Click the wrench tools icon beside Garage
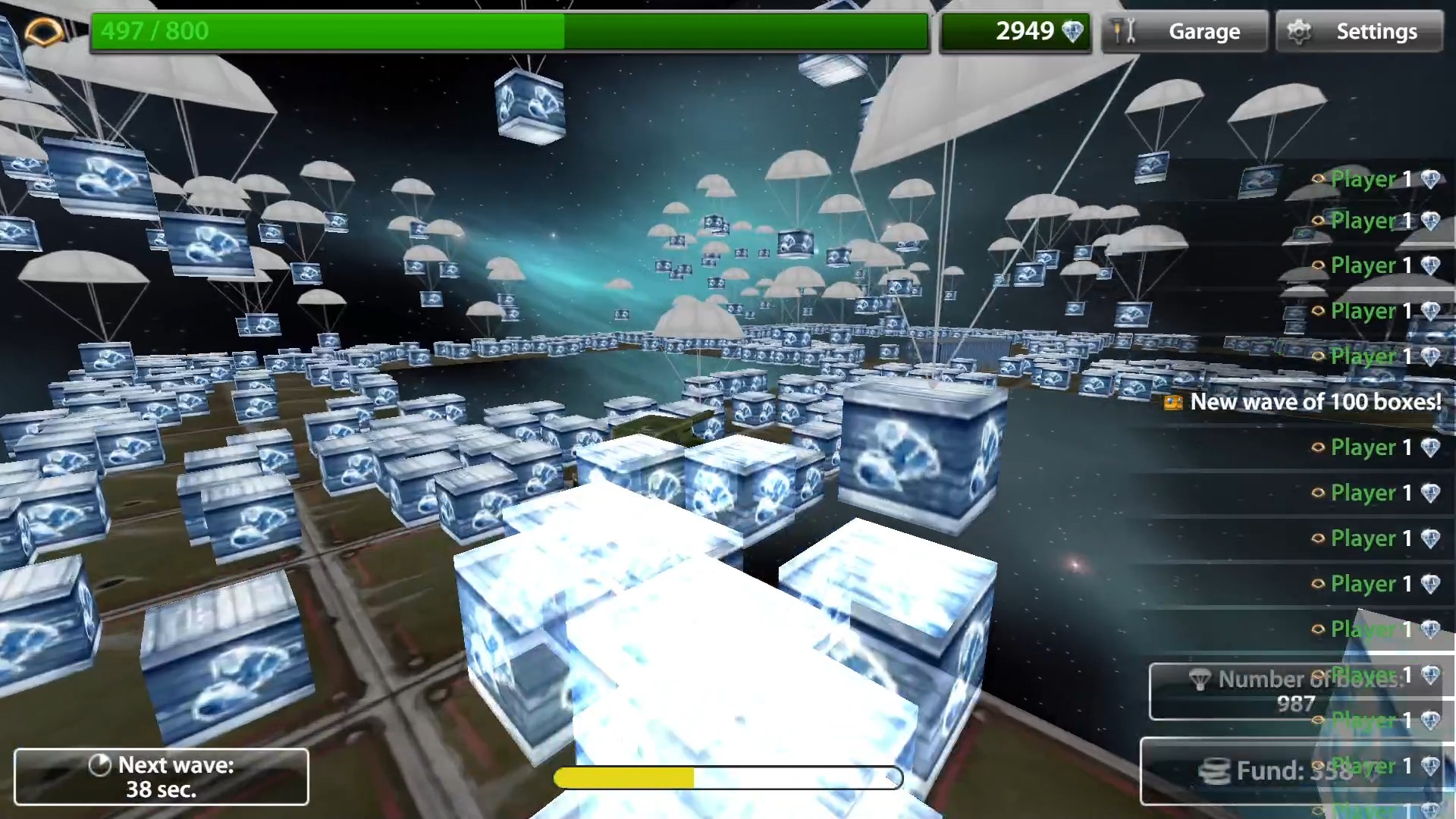This screenshot has width=1456, height=819. 1122,31
